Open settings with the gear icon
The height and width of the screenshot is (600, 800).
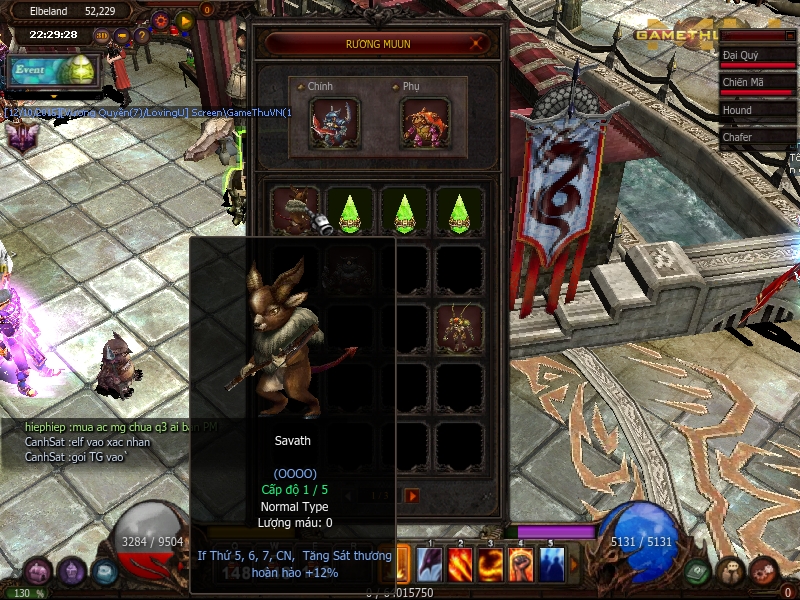click(160, 19)
